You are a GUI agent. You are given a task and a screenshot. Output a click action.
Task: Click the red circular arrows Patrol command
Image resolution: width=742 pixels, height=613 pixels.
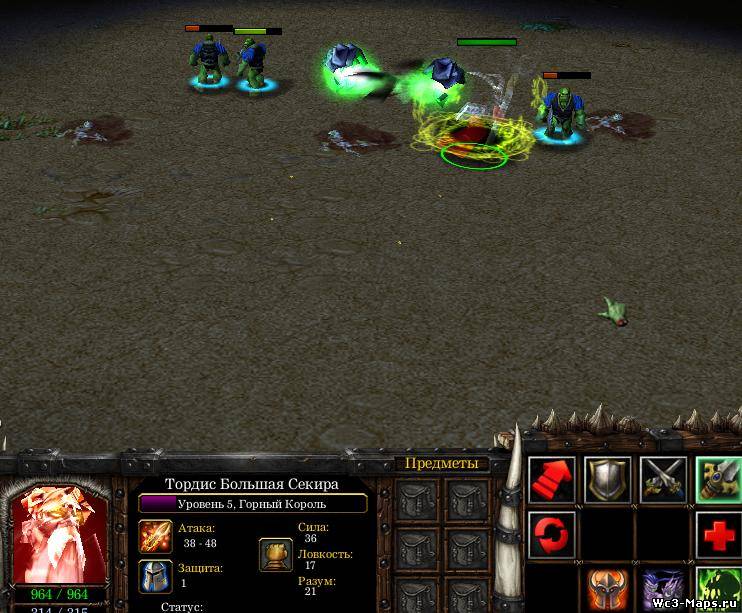pos(552,535)
